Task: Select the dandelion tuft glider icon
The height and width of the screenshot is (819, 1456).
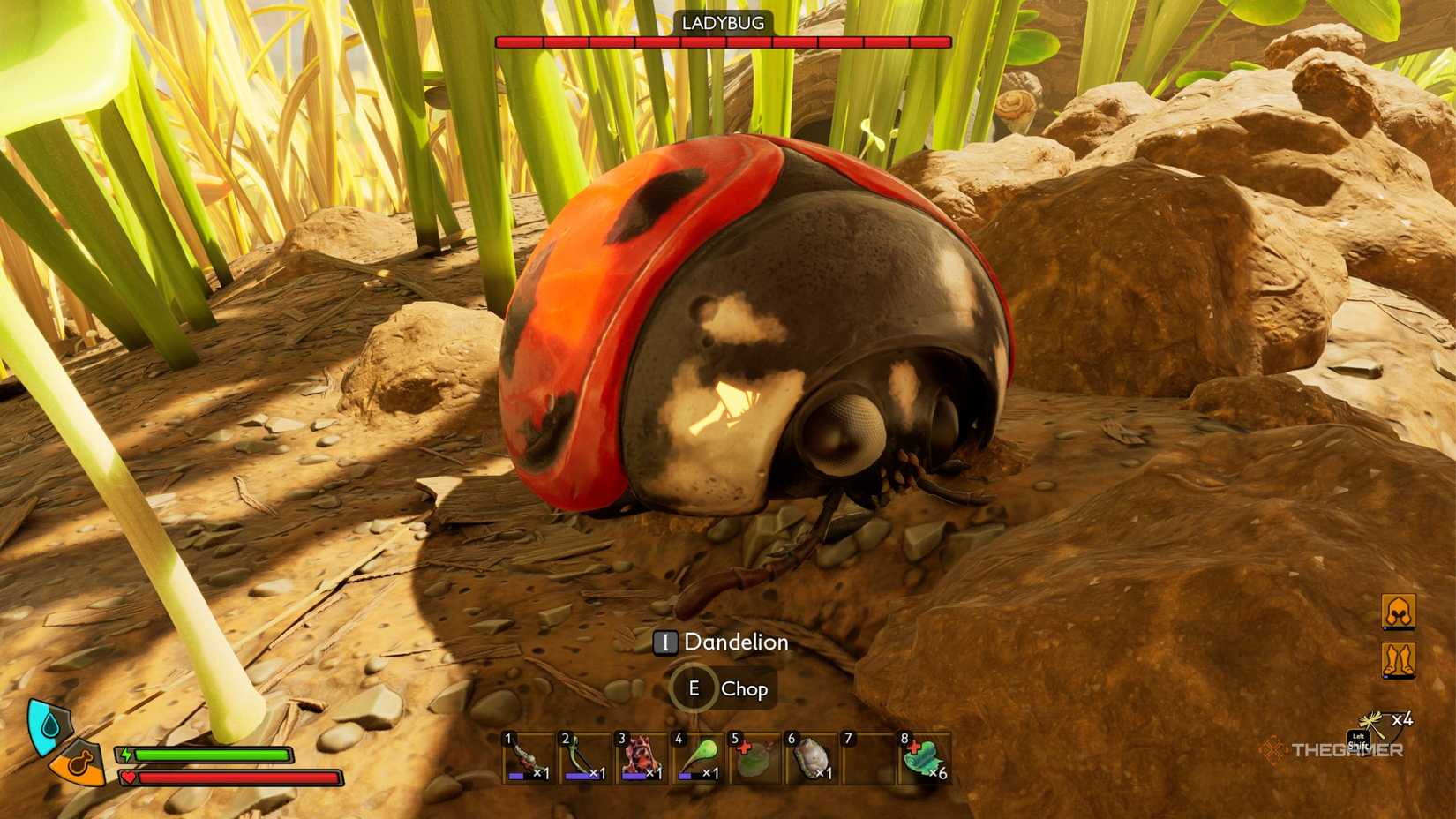Action: coord(1370,722)
